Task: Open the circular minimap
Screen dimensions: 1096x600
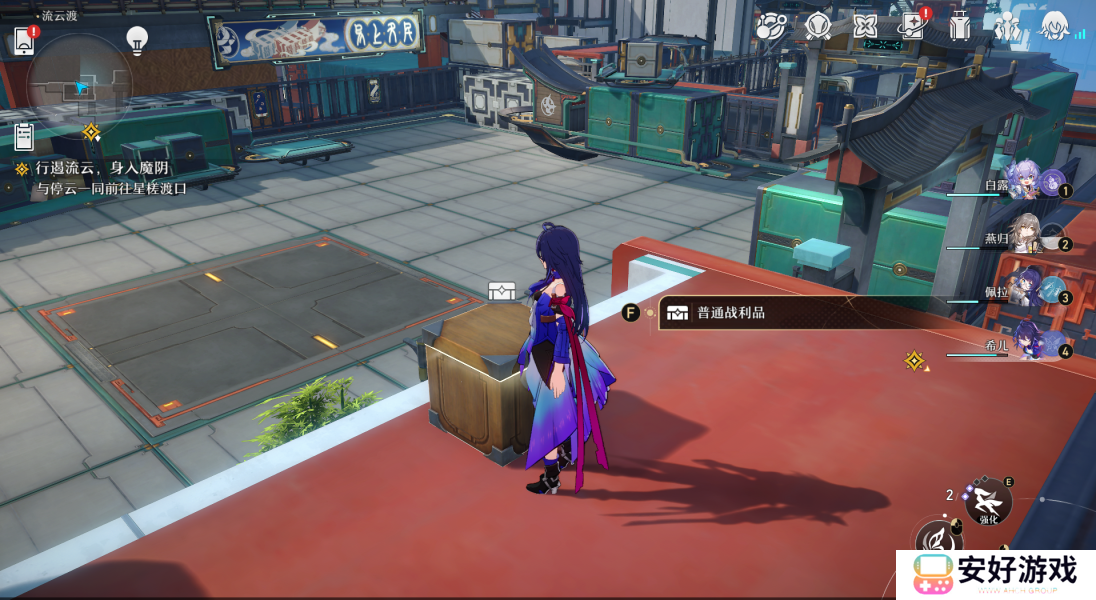Action: (79, 87)
